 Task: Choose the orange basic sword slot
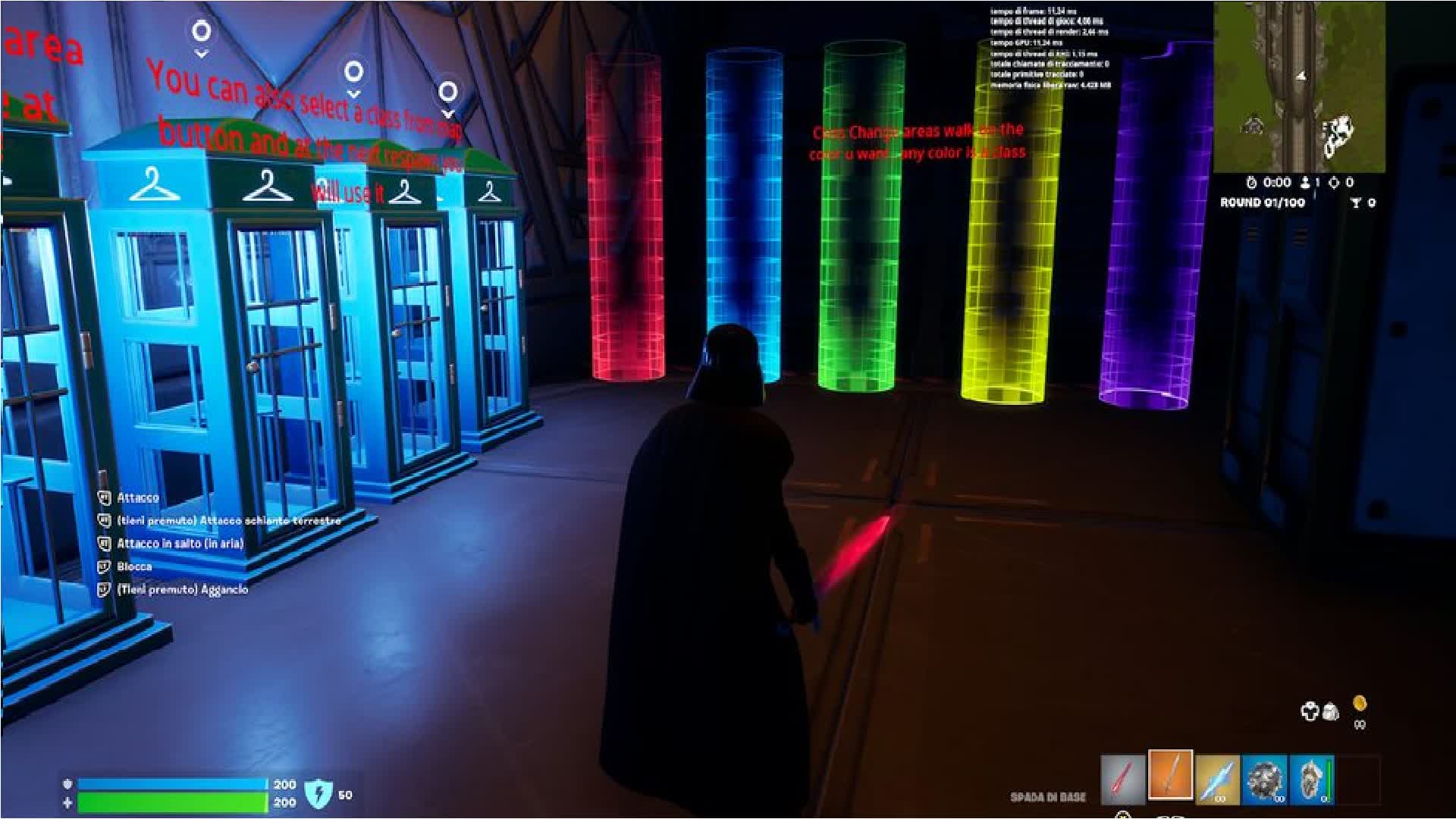[1170, 774]
